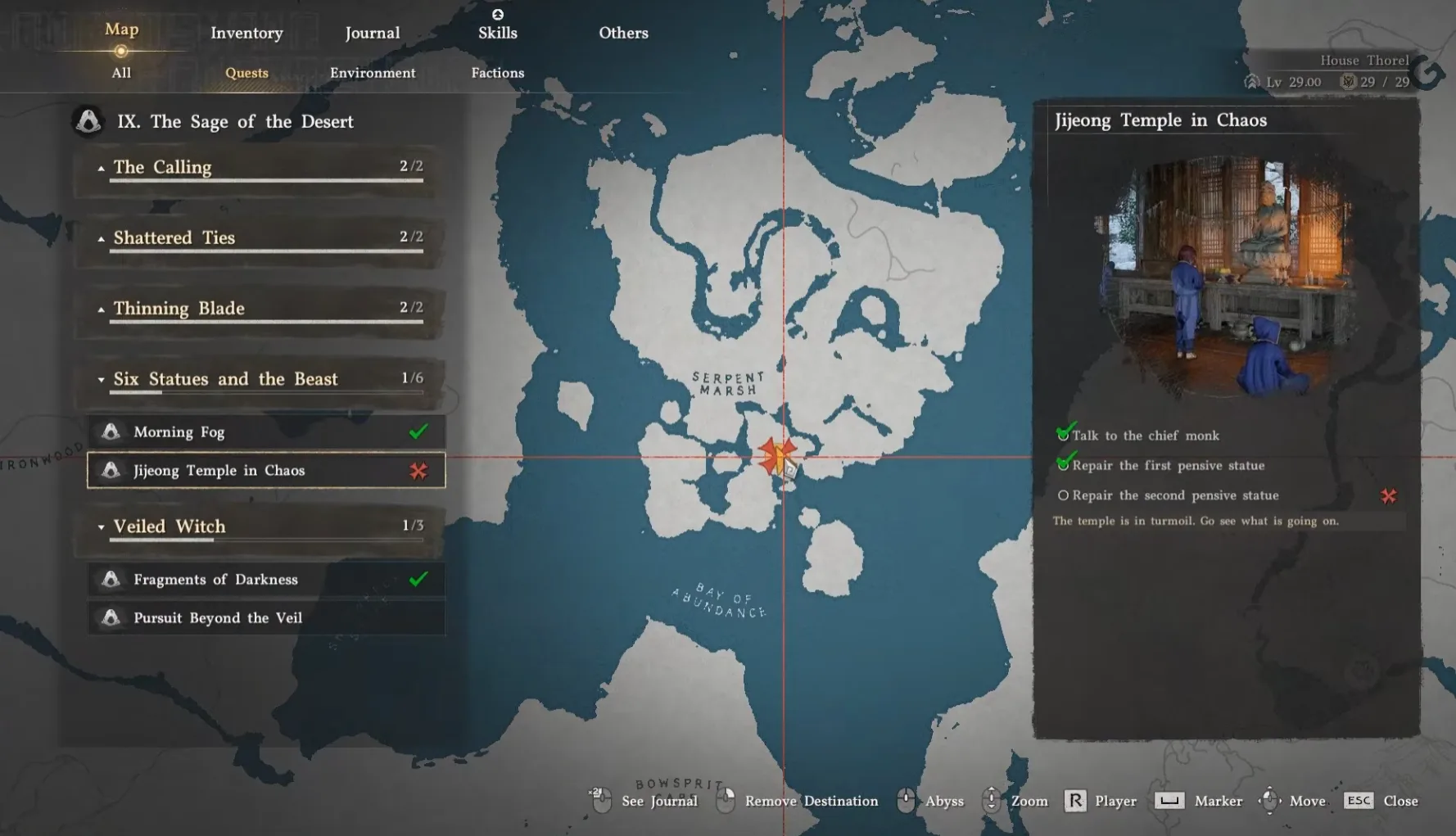Switch to the Inventory tab
The width and height of the screenshot is (1456, 836).
pos(246,33)
